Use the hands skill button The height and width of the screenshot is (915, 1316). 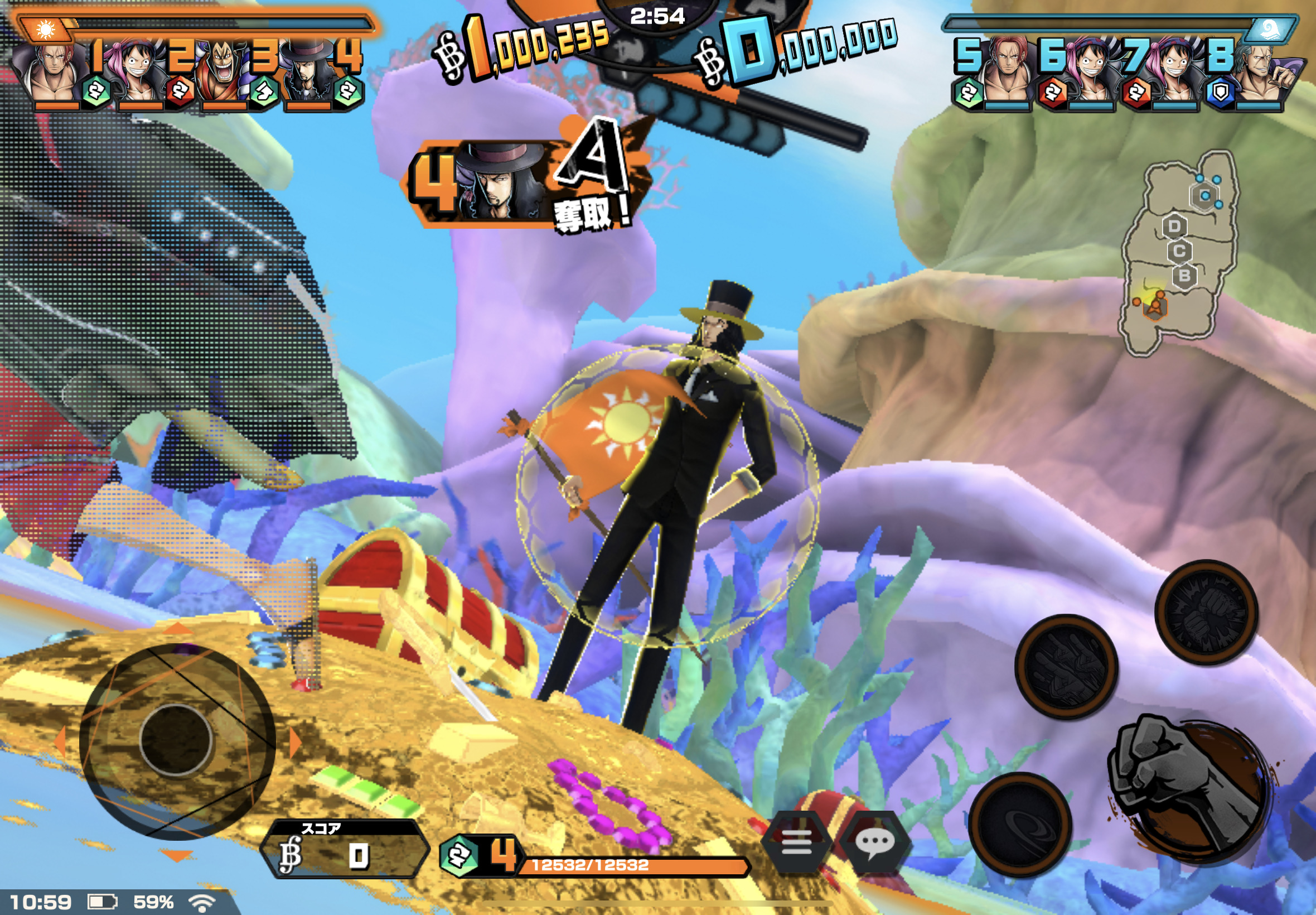1066,666
